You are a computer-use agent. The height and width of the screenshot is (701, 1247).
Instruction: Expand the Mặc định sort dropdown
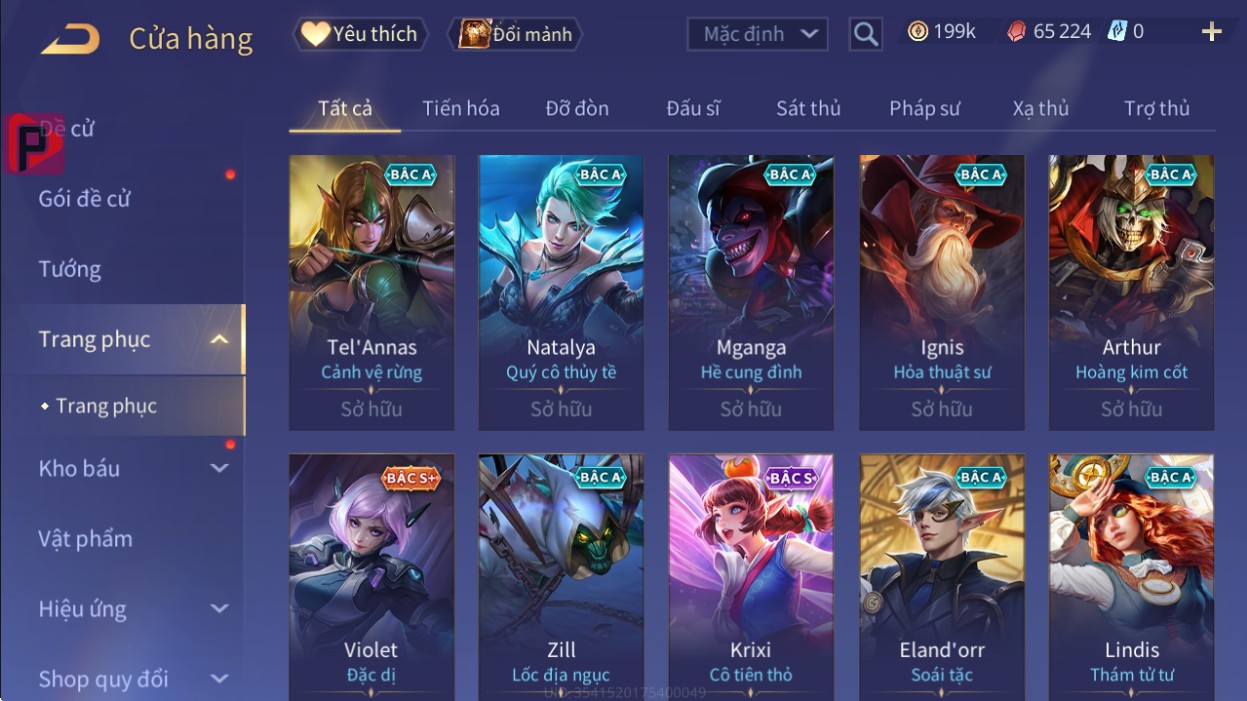pyautogui.click(x=758, y=34)
